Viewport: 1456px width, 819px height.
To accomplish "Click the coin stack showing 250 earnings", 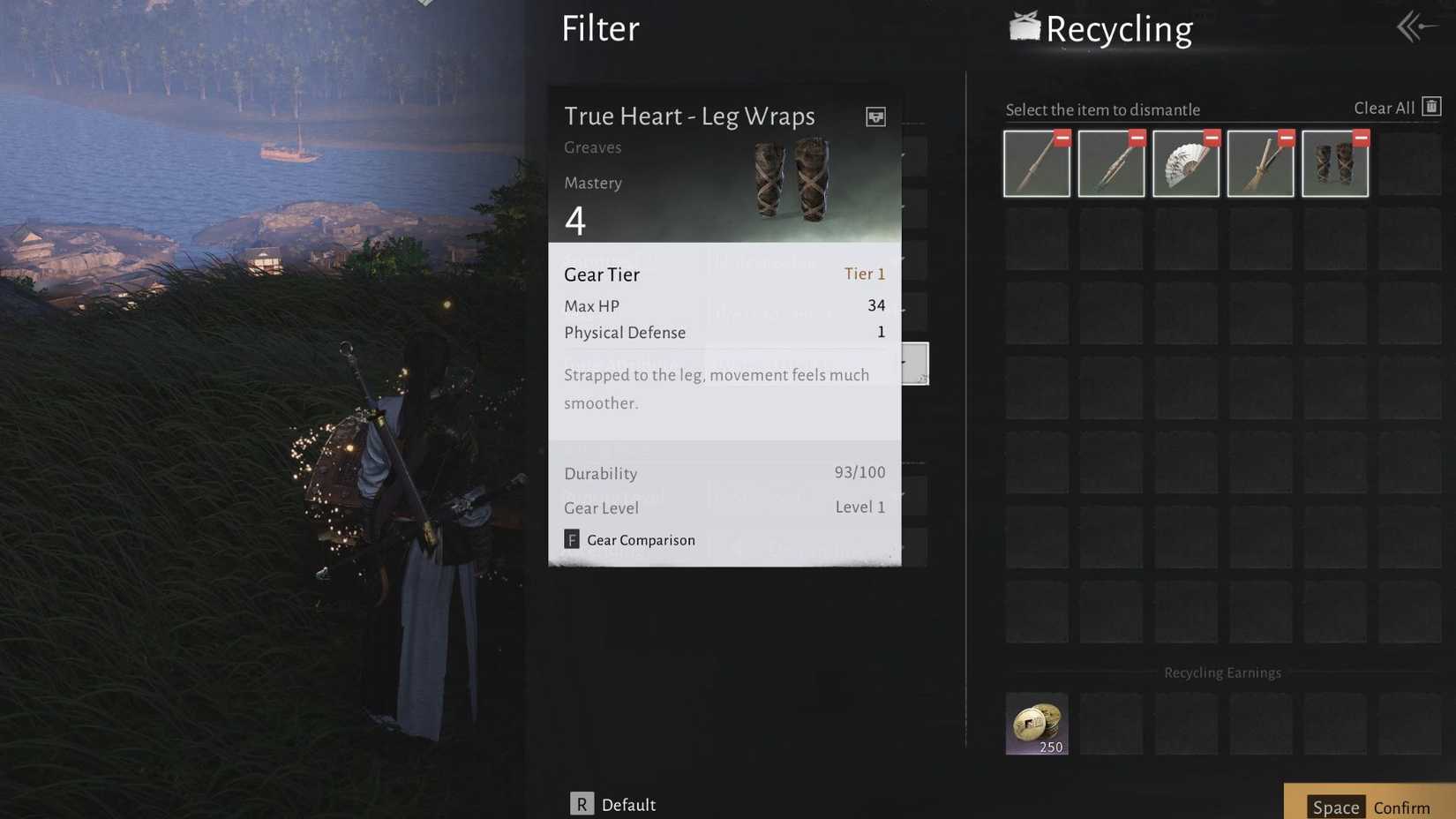I will (x=1036, y=722).
